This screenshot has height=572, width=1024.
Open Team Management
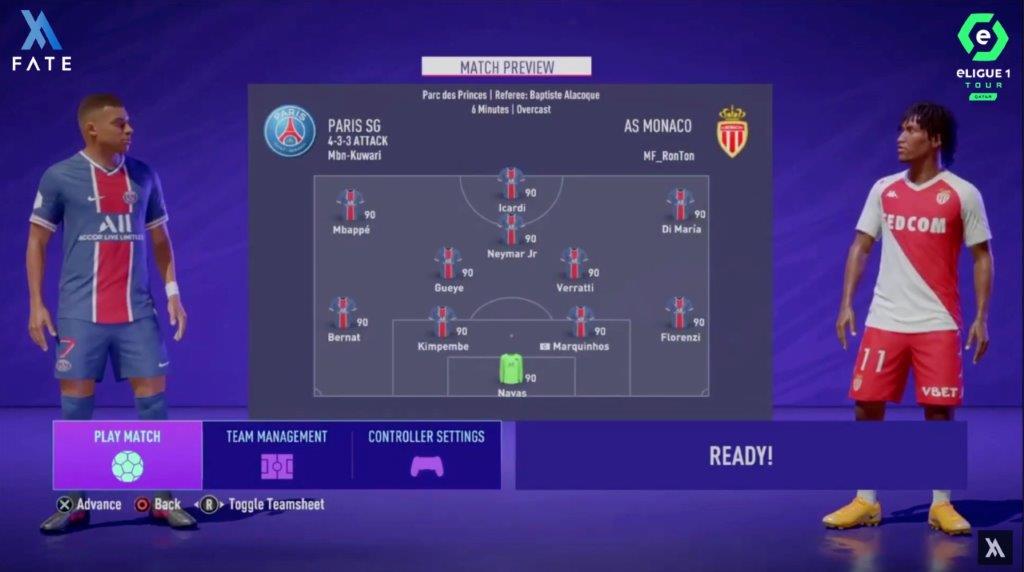pyautogui.click(x=277, y=455)
